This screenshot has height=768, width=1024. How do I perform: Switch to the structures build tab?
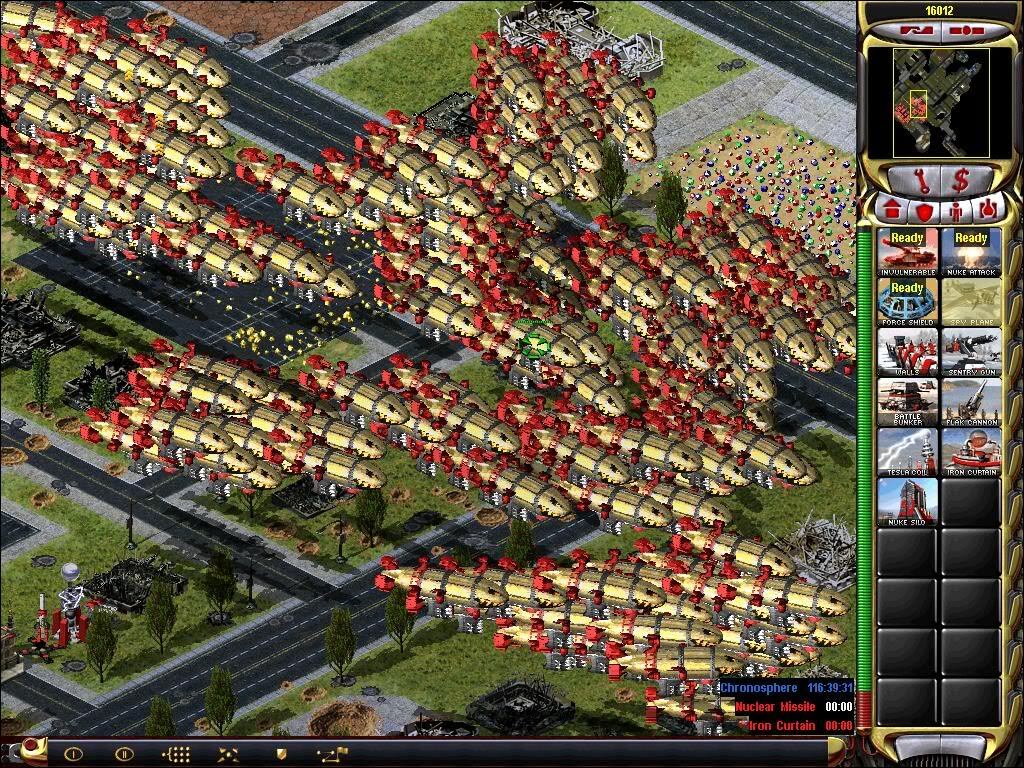(x=890, y=211)
